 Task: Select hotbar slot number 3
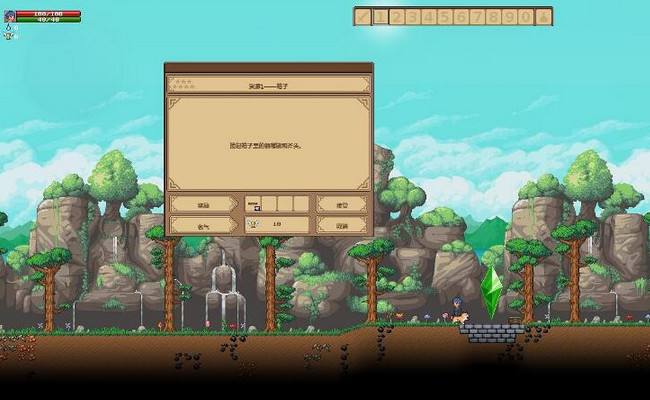coord(412,16)
